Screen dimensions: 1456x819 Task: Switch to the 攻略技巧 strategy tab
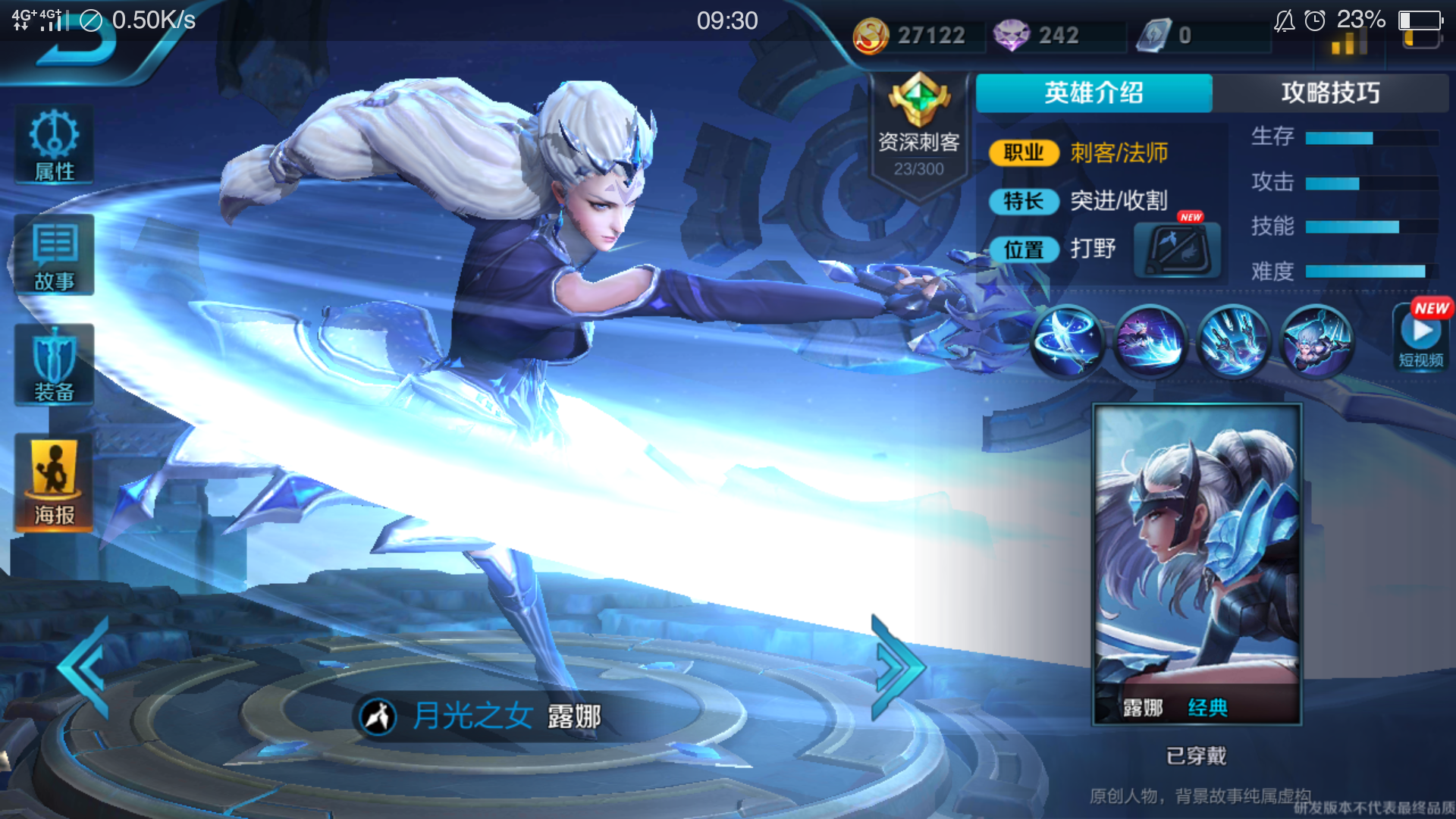pyautogui.click(x=1331, y=93)
